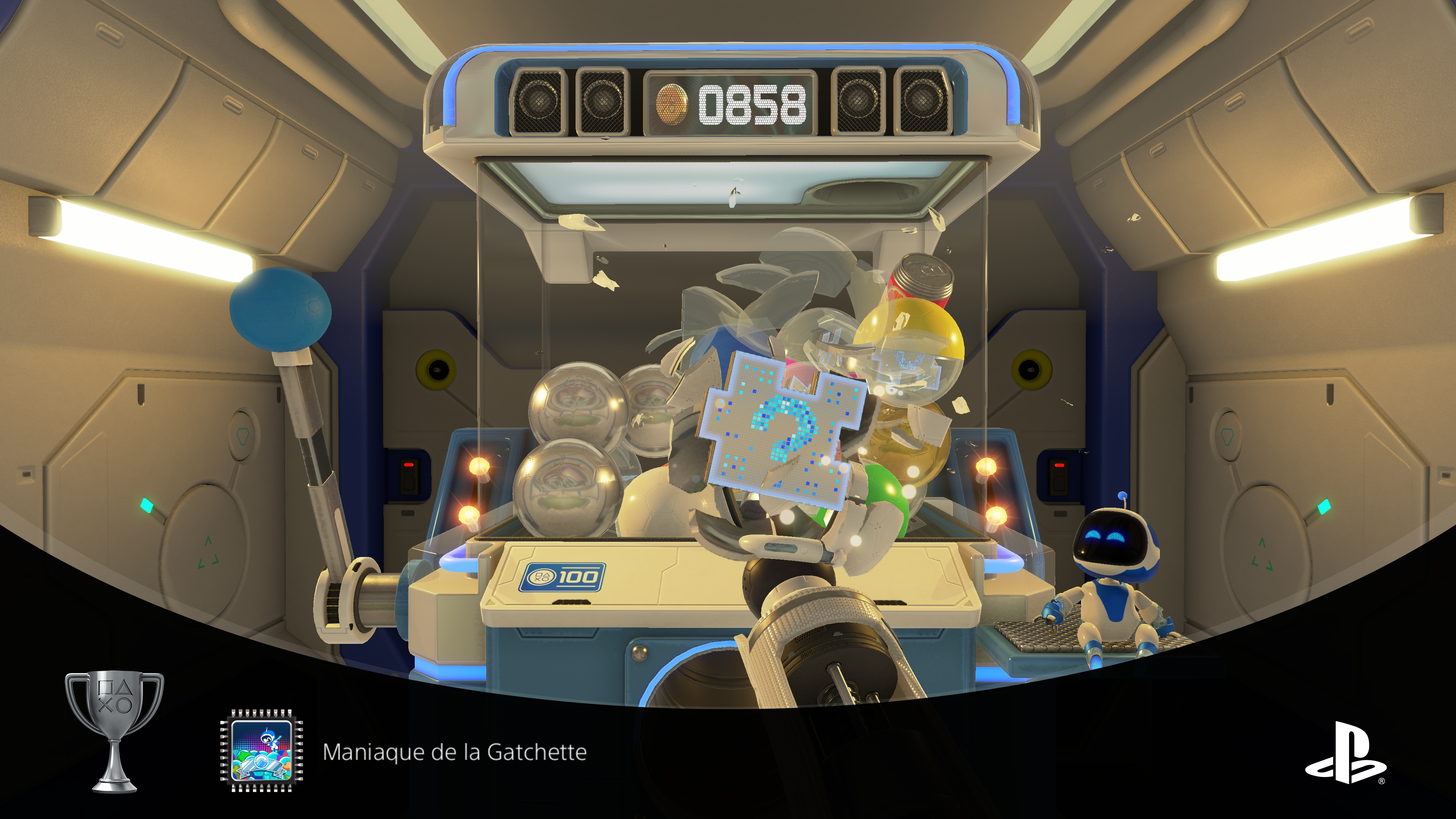Screen dimensions: 1456x819
Task: Select the Maniaque de la Gatchette trophy title
Action: (x=455, y=752)
